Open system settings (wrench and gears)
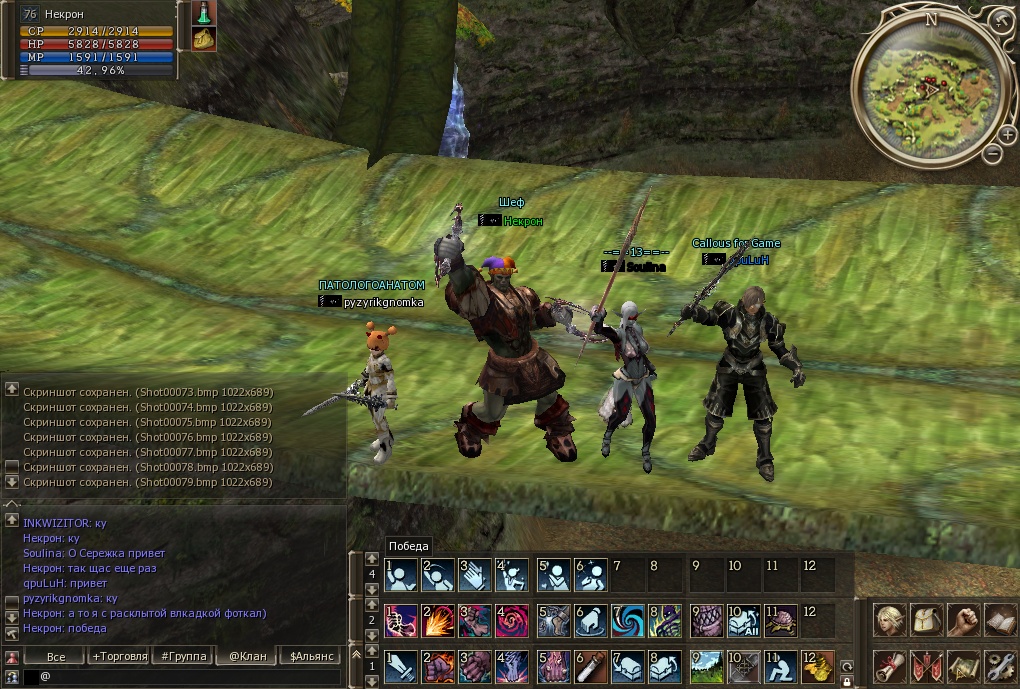 (999, 664)
